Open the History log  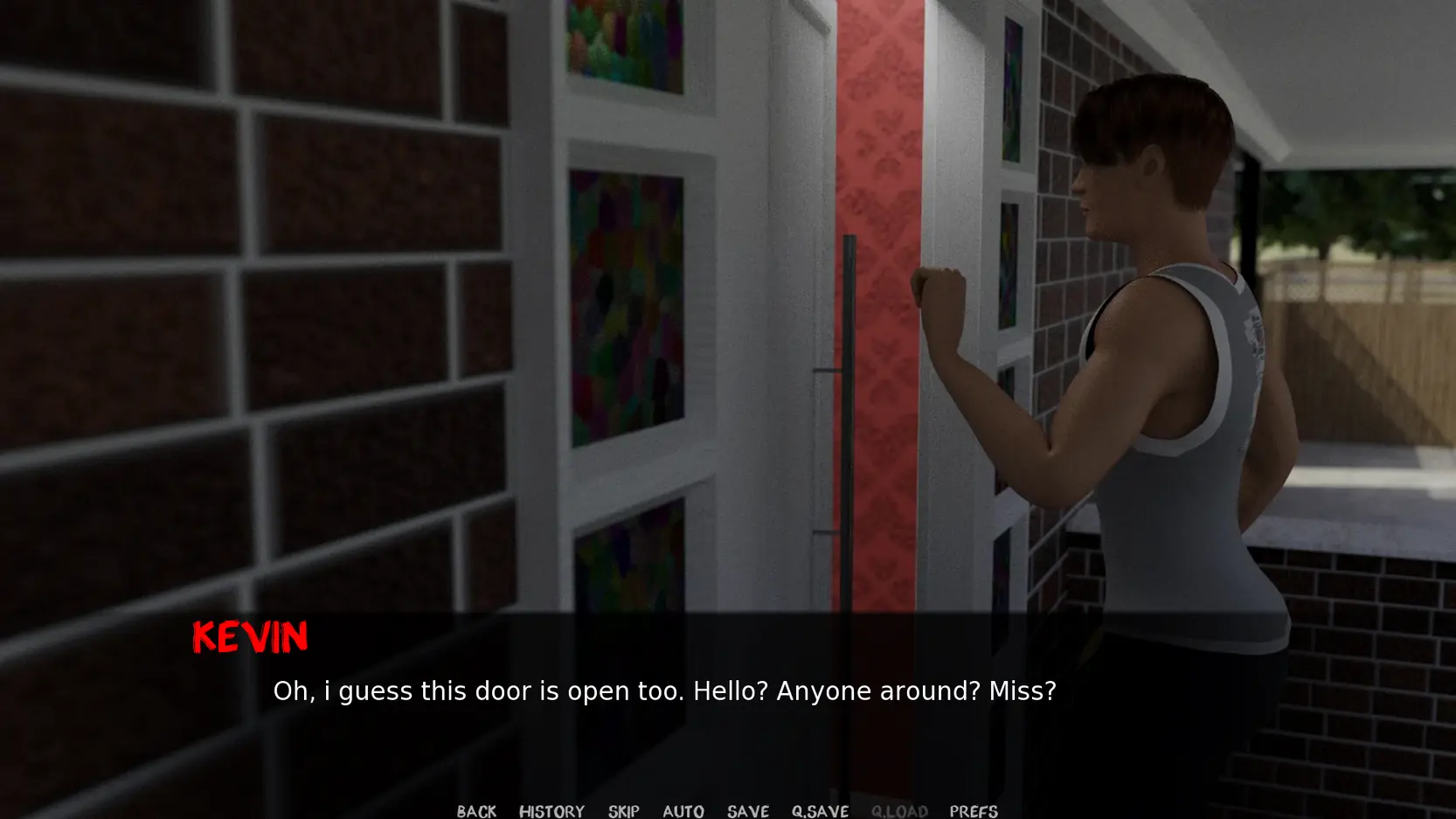(x=551, y=811)
